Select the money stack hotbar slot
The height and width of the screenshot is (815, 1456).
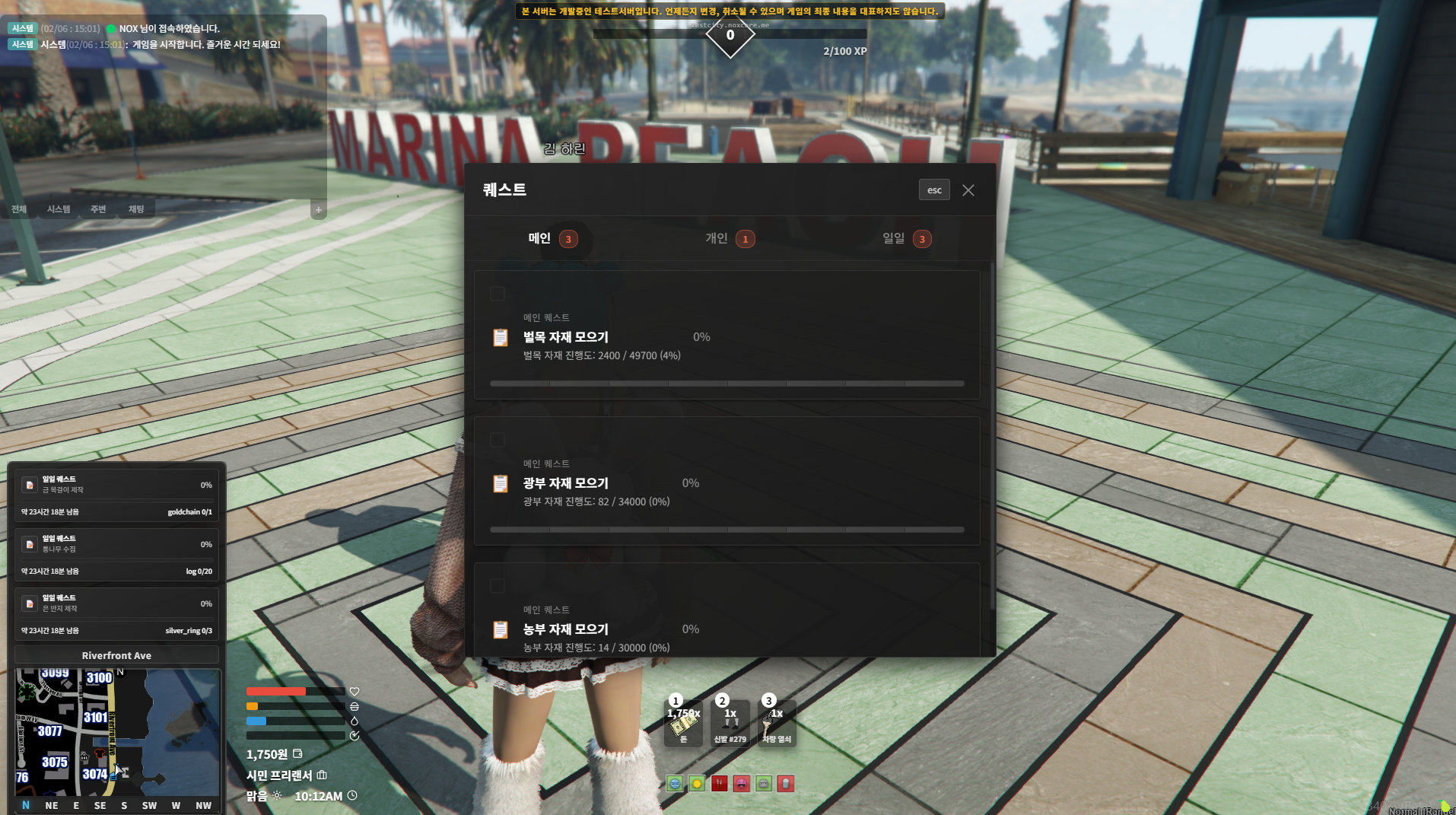[x=683, y=724]
